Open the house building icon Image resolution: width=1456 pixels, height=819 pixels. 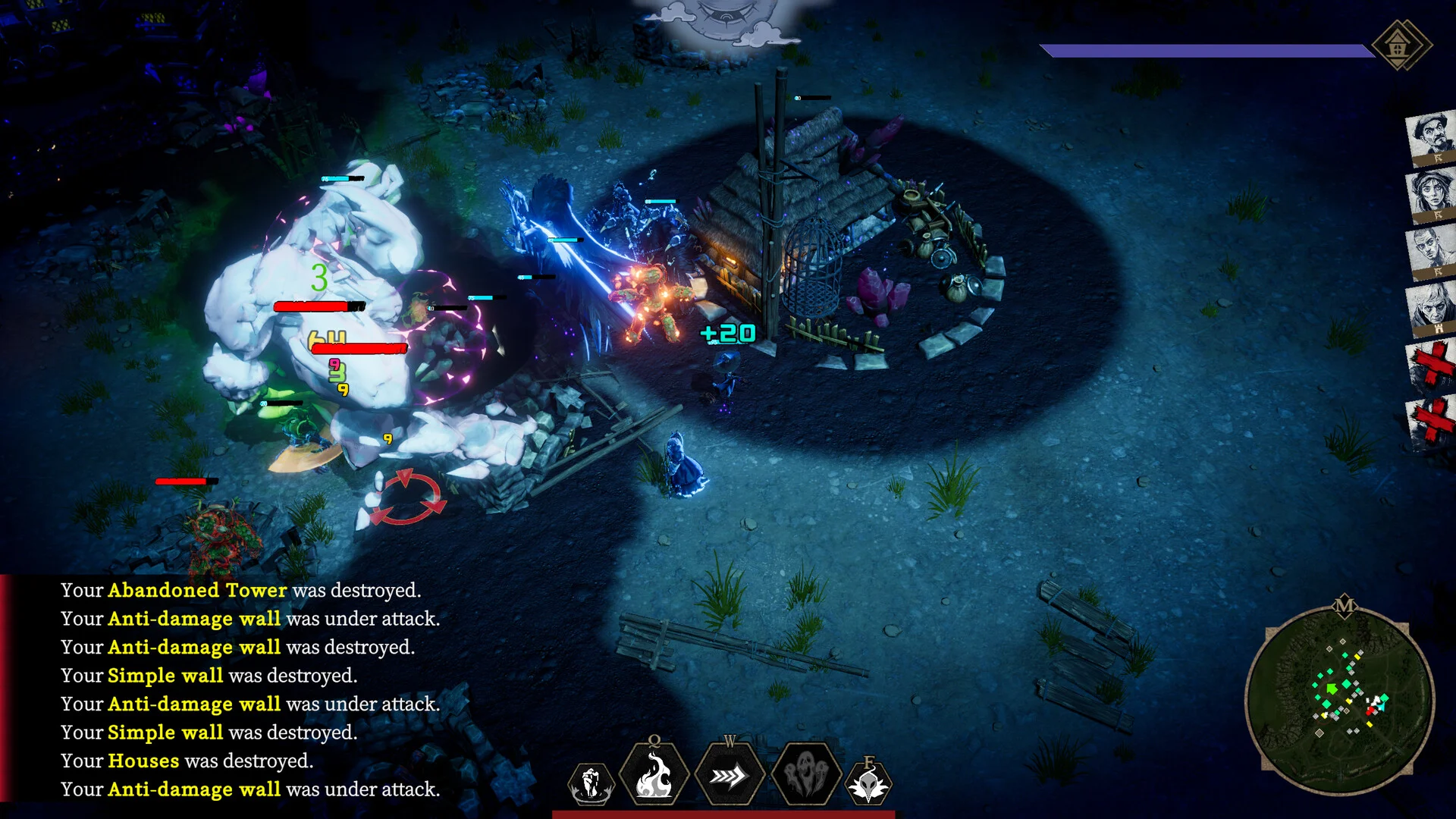pos(1400,45)
